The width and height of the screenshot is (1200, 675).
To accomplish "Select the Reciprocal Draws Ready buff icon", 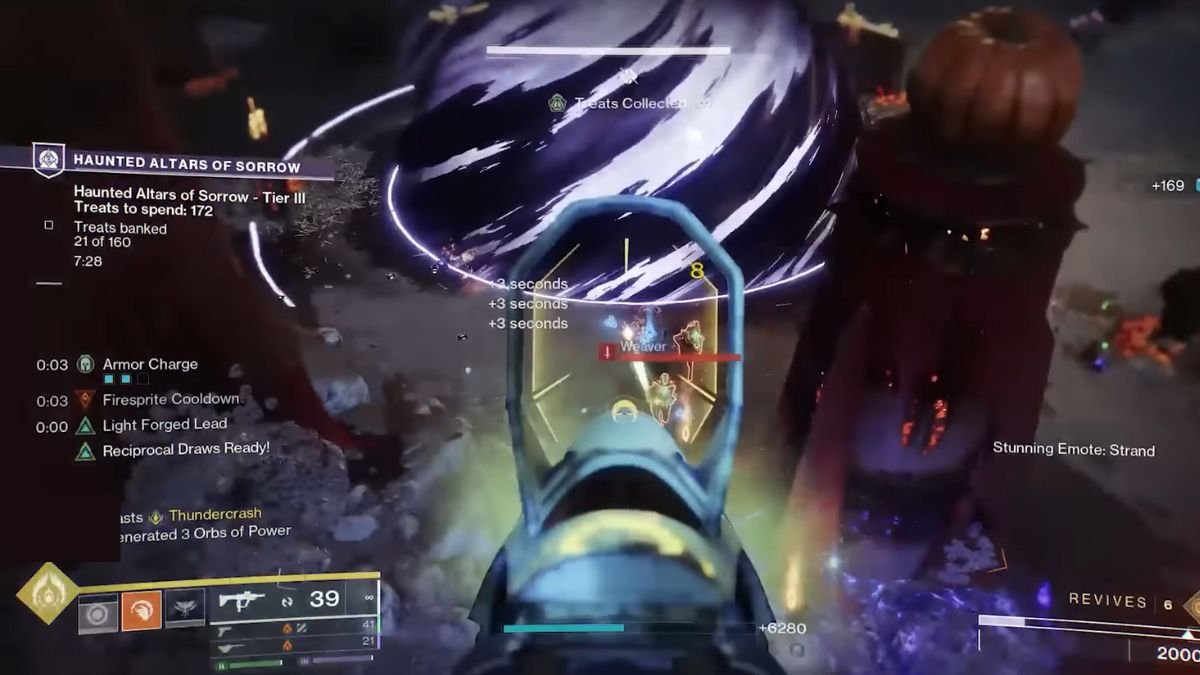I will pos(85,451).
